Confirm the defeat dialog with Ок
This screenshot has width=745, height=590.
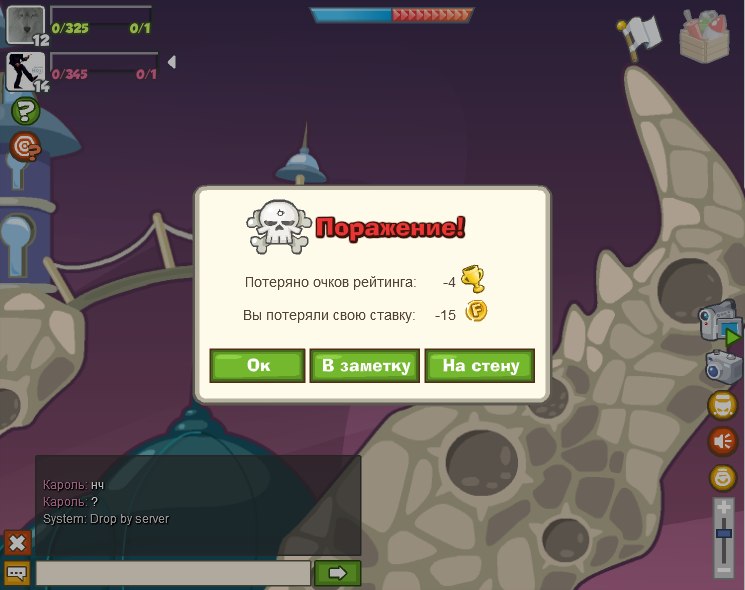pos(257,366)
